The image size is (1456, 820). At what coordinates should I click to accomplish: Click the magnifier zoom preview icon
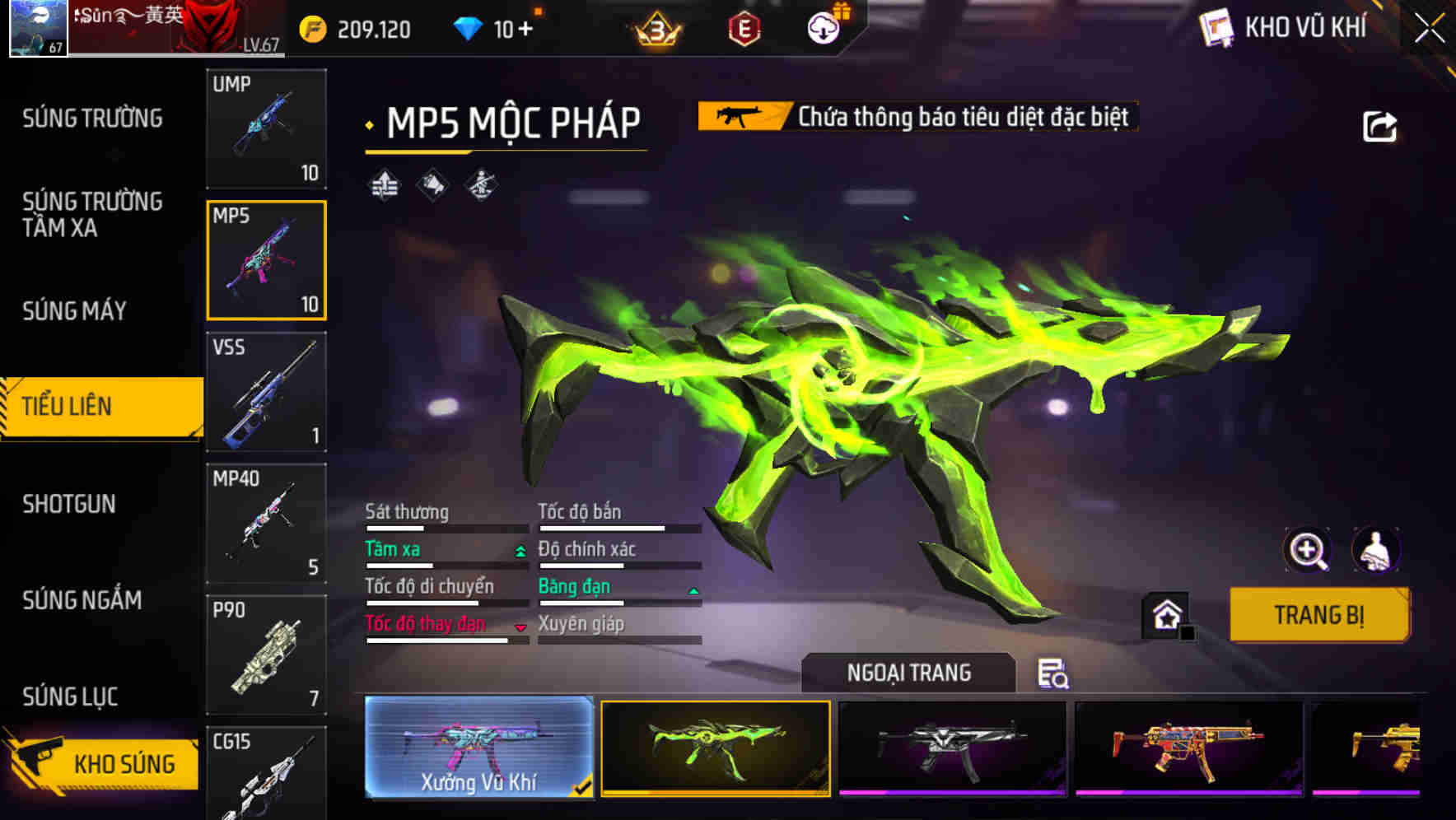(x=1309, y=550)
